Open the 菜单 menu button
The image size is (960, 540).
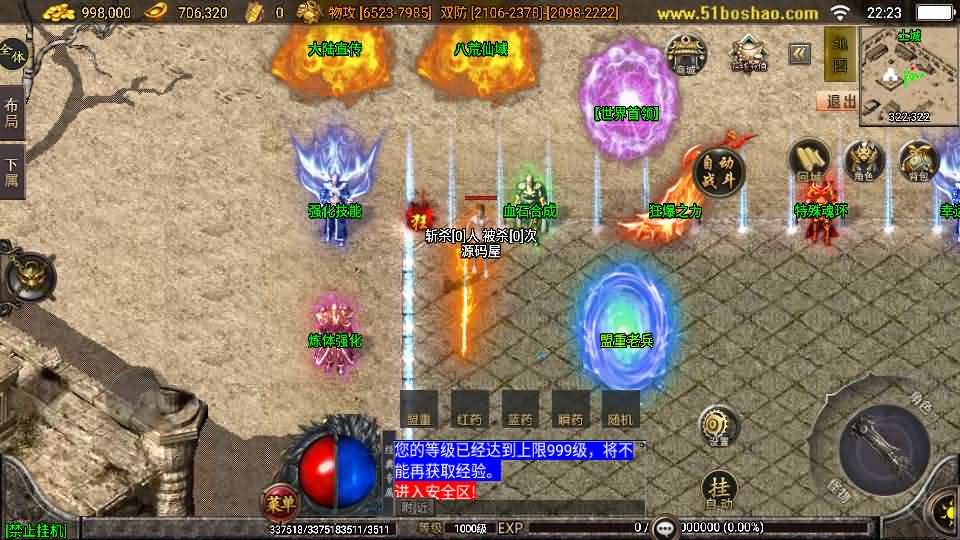(x=278, y=499)
